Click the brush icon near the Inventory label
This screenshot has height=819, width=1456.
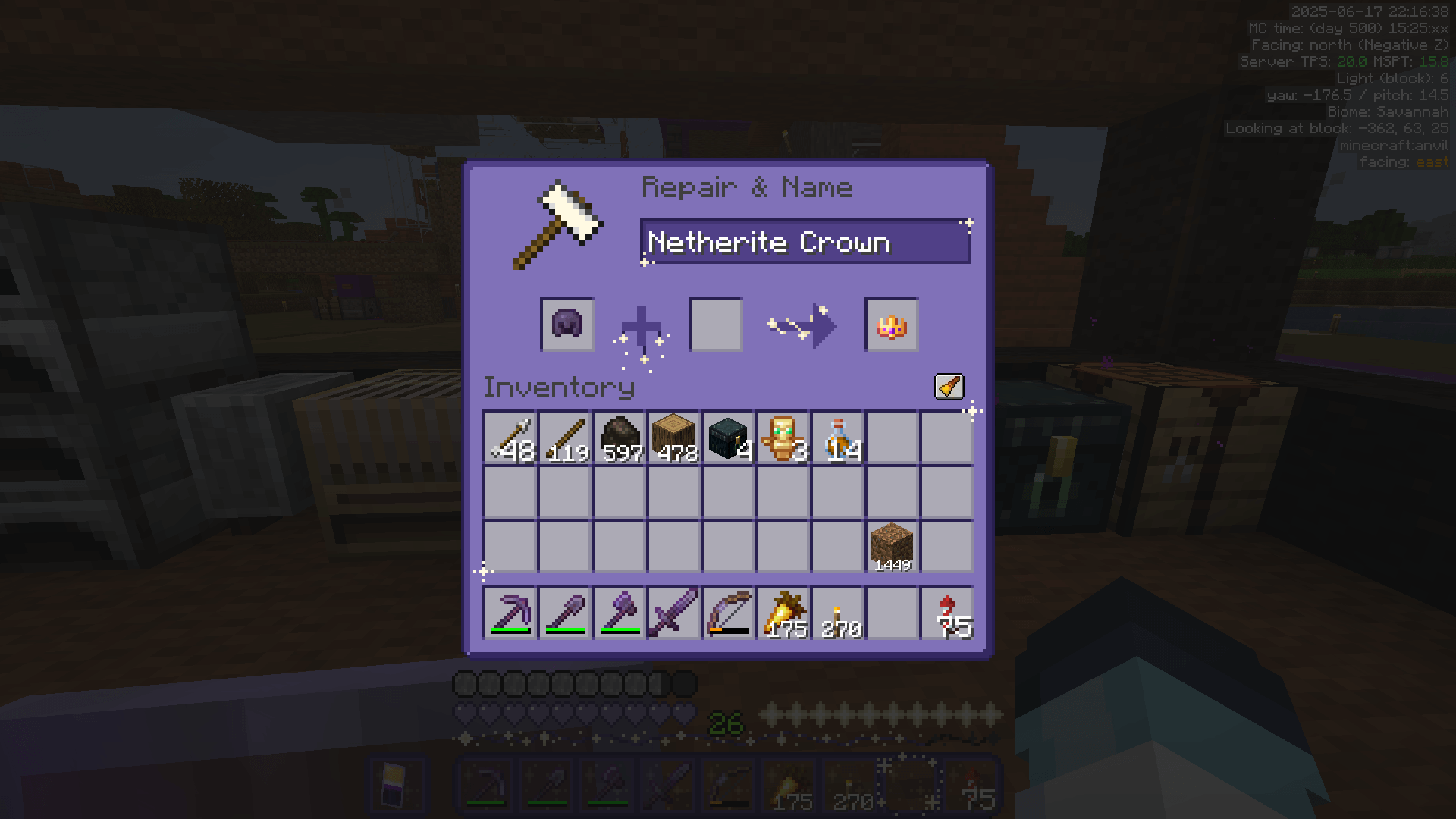[949, 386]
